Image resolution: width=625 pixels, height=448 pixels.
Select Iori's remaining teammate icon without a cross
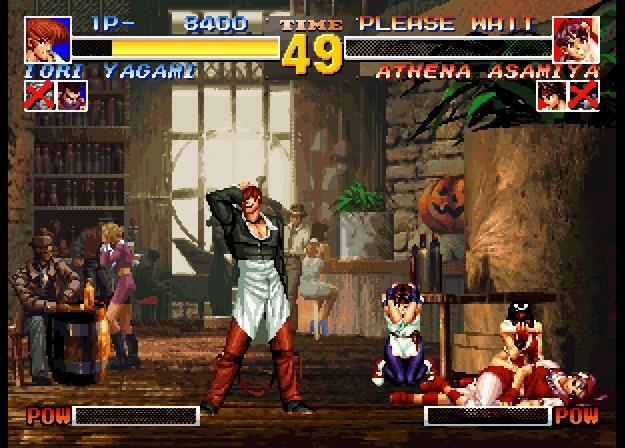click(x=72, y=95)
